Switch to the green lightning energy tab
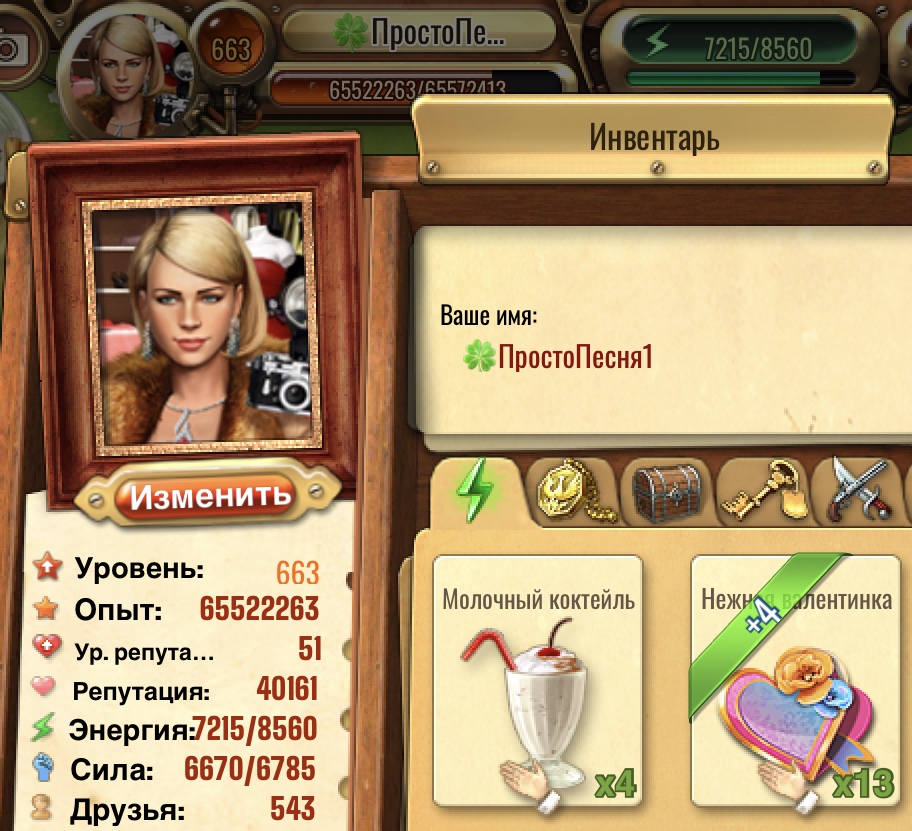The height and width of the screenshot is (831, 912). tap(475, 491)
